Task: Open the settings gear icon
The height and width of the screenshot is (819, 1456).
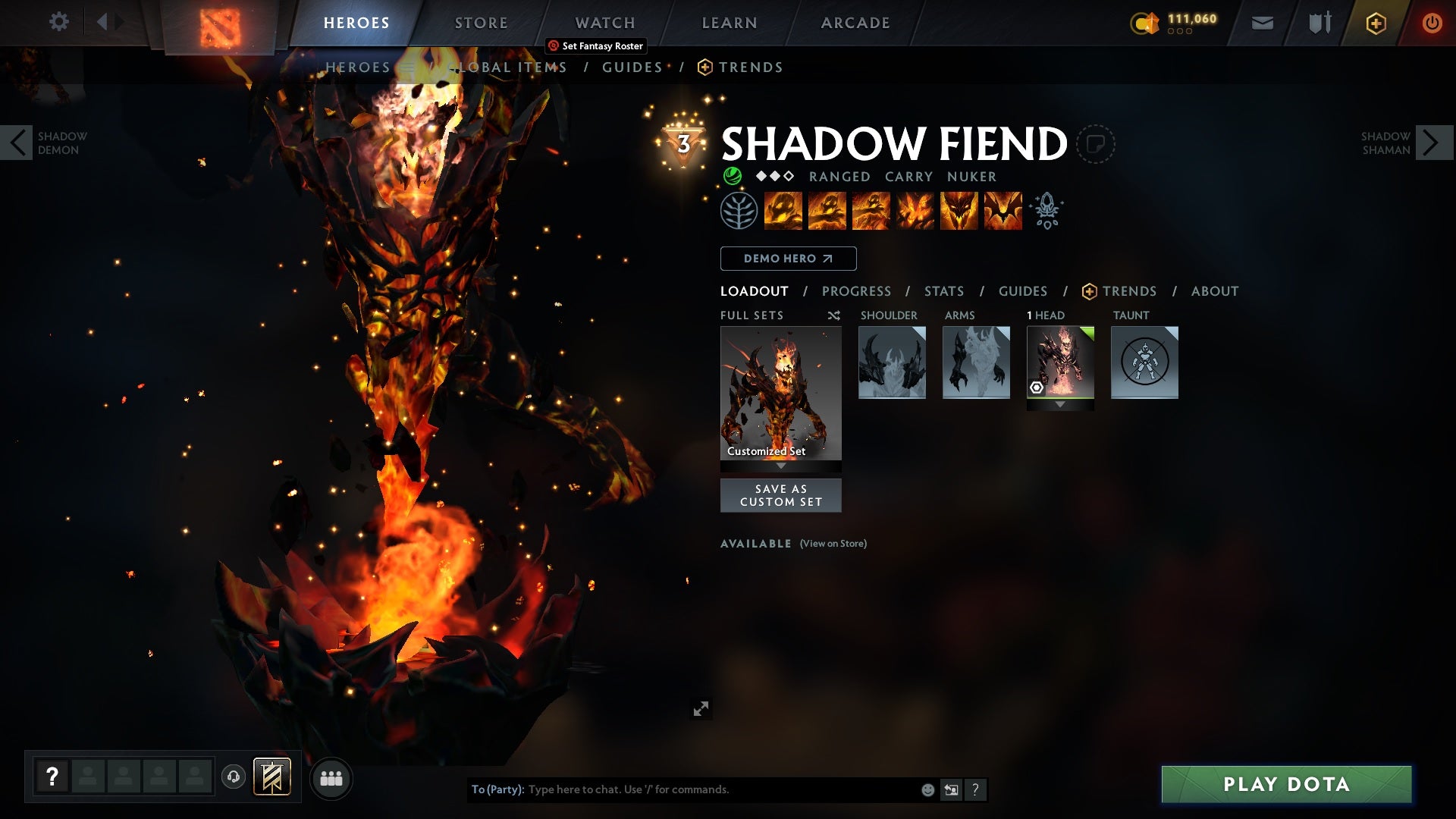Action: pyautogui.click(x=59, y=23)
